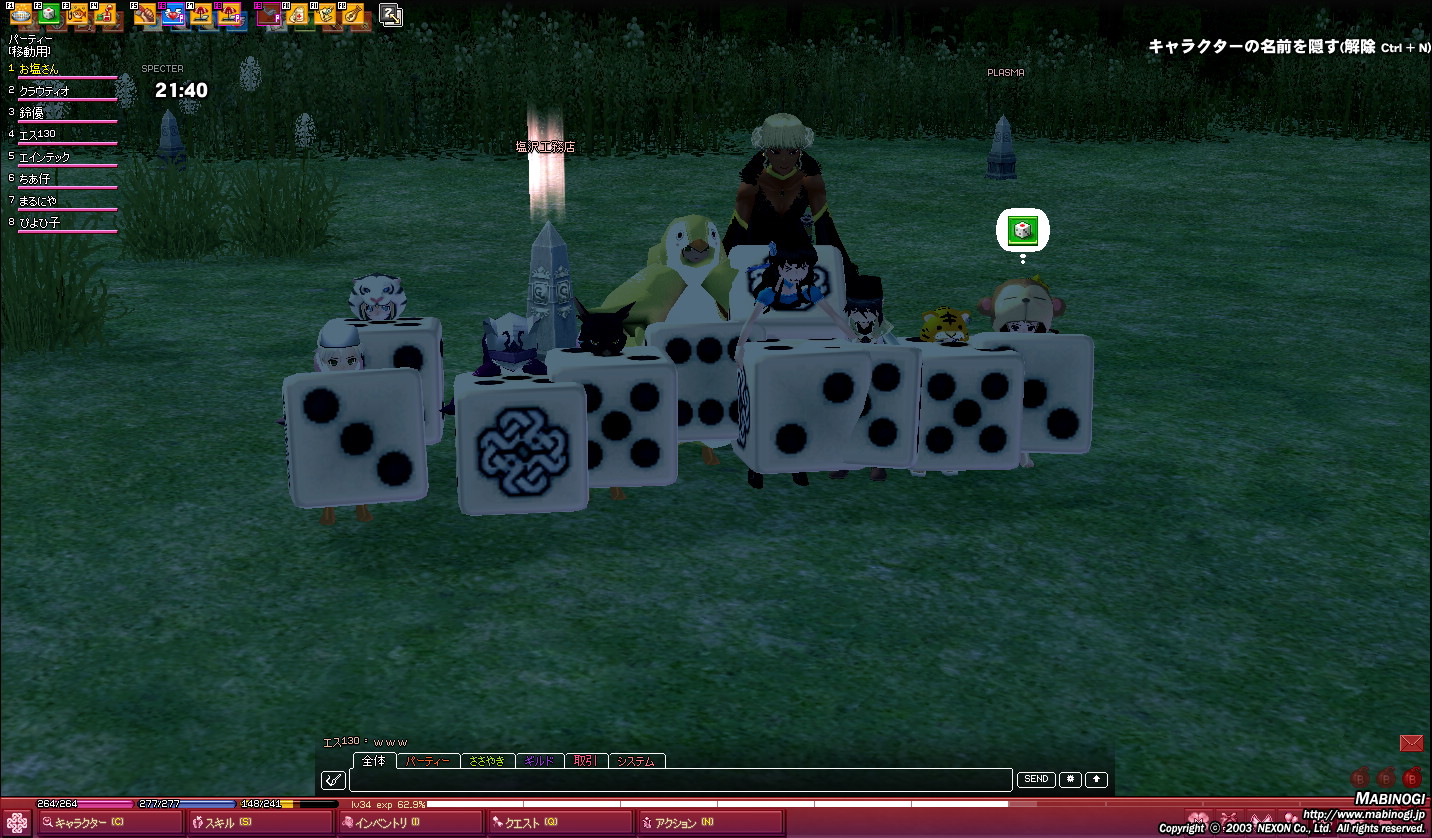
Task: Activate the lute instrument hotkey icon
Action: pos(351,15)
